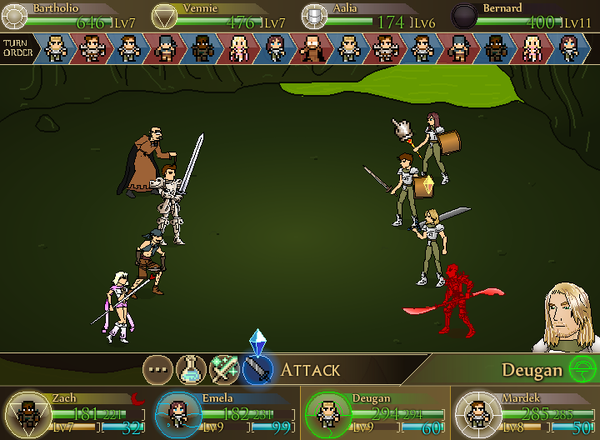
Task: Select the Attack sword command icon
Action: pyautogui.click(x=258, y=370)
